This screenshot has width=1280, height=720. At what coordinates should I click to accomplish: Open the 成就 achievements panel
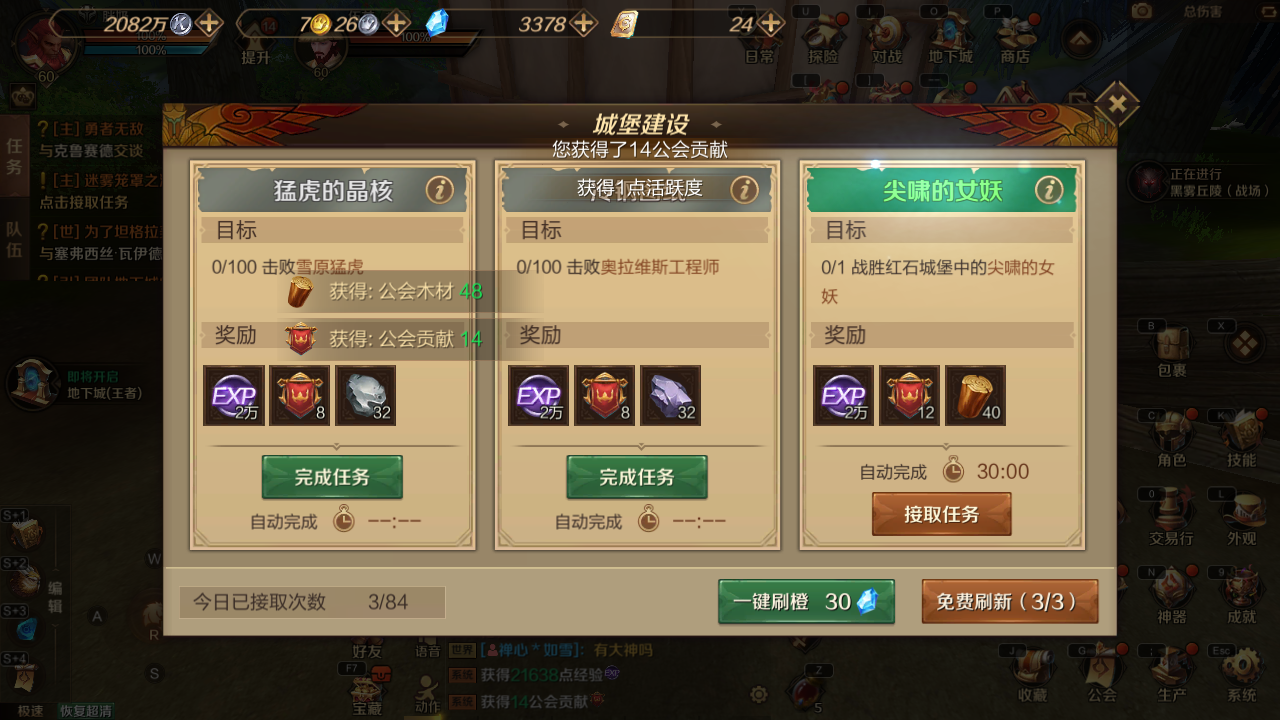tap(1240, 595)
